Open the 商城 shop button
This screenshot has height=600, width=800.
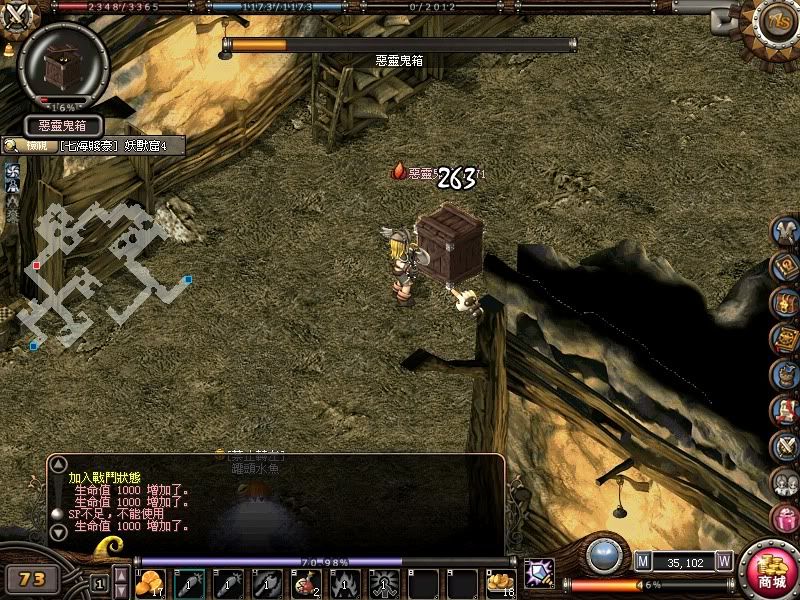[771, 573]
